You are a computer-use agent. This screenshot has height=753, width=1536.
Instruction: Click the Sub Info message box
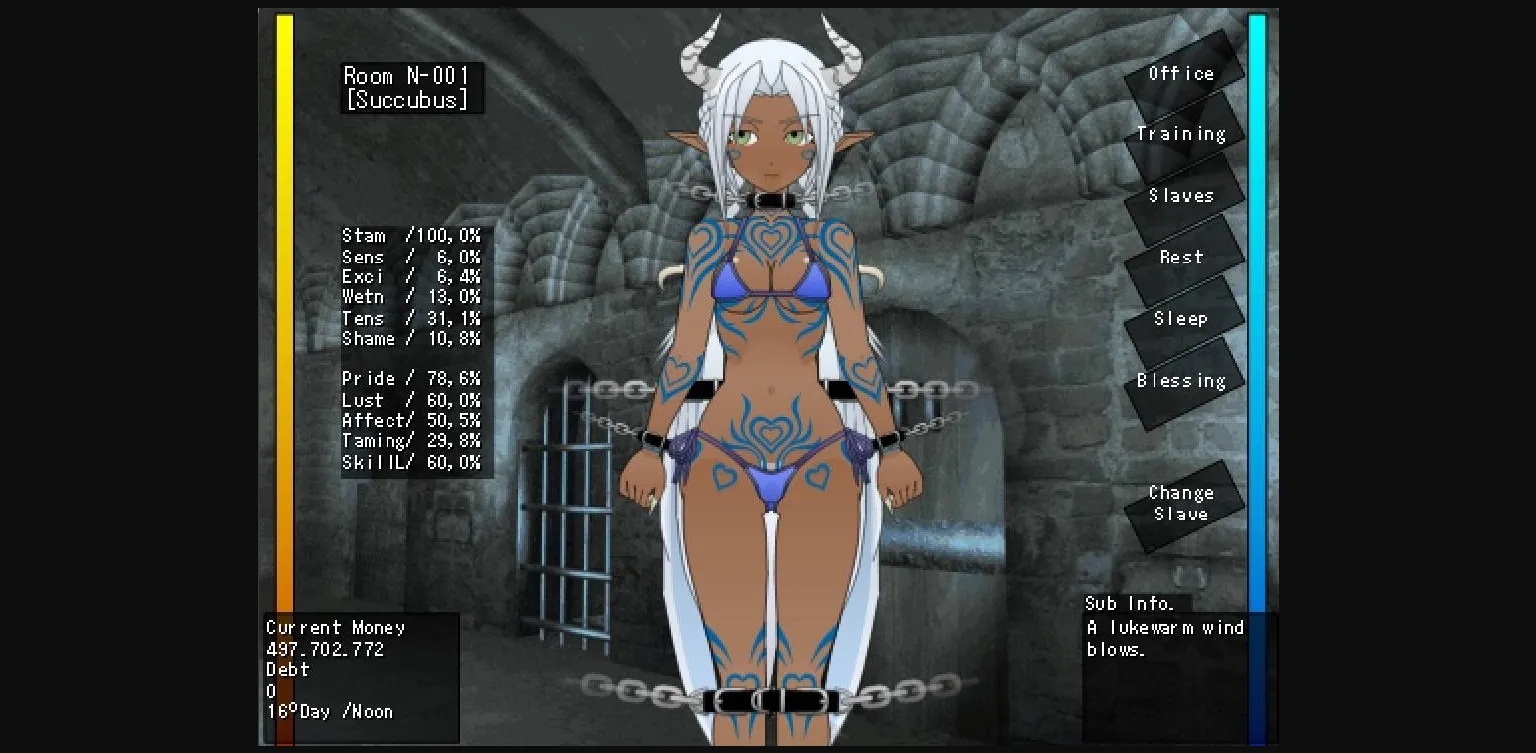click(x=1165, y=628)
